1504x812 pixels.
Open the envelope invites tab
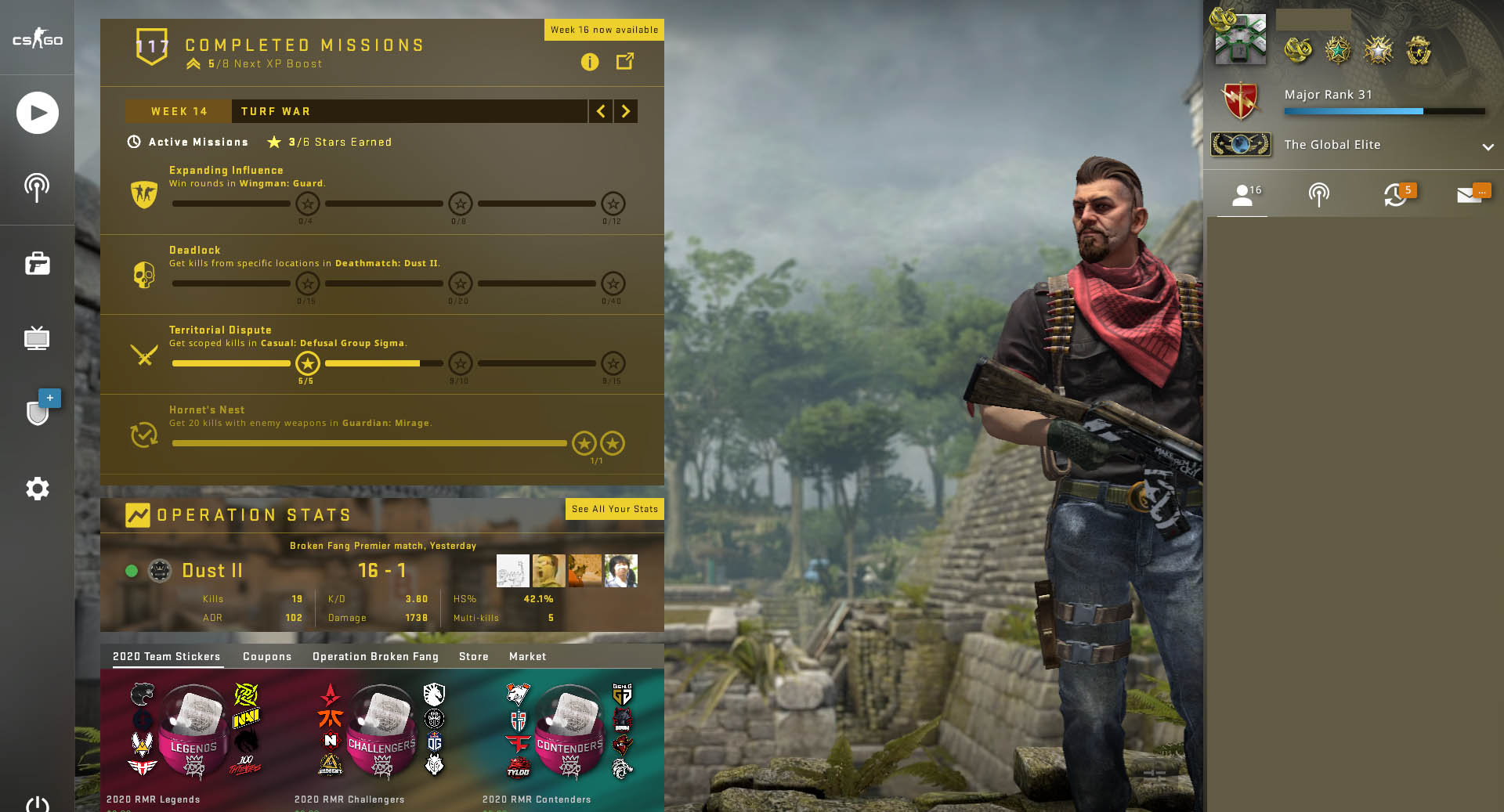click(1470, 195)
